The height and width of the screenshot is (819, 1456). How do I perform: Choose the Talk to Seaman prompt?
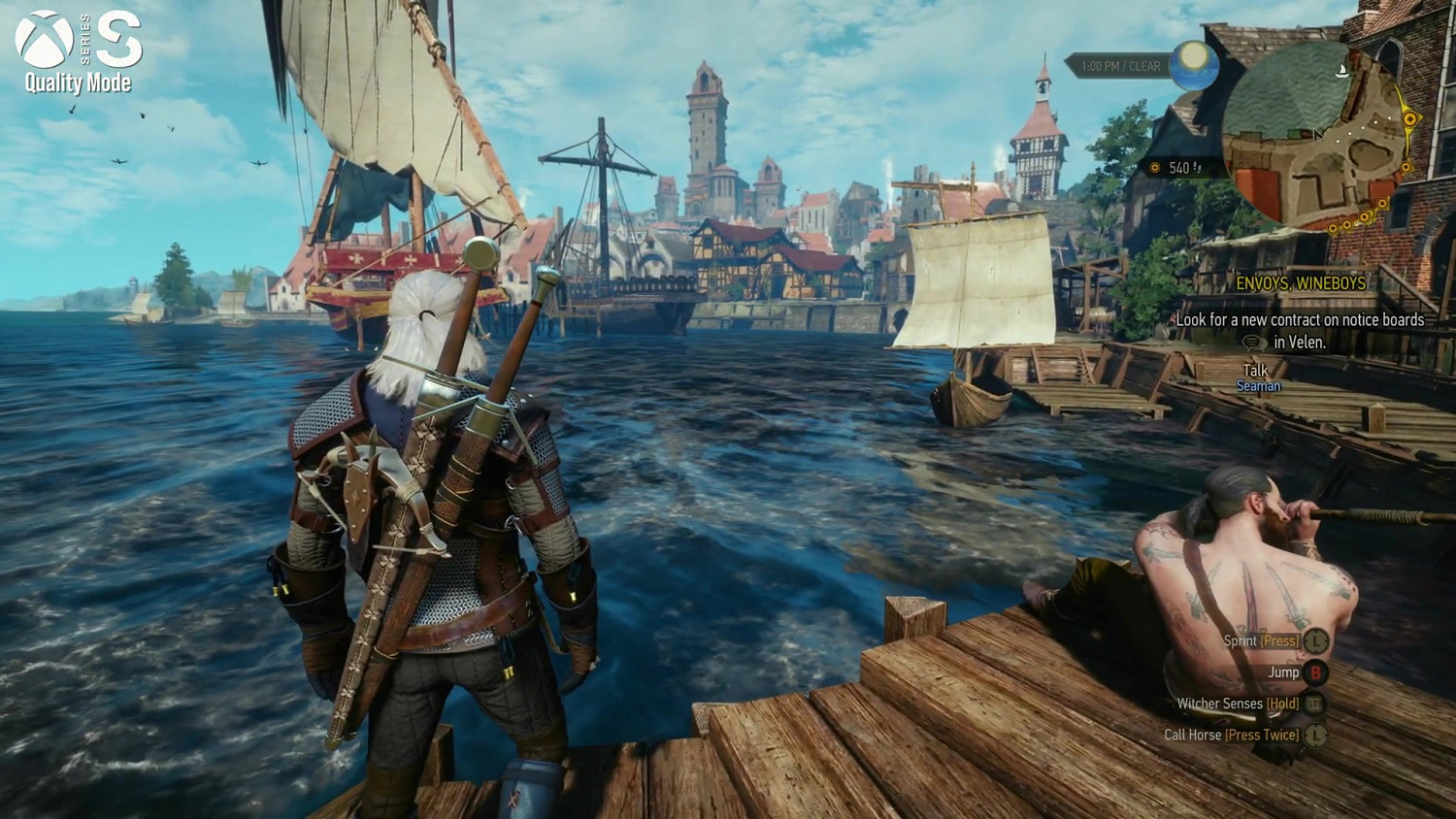[x=1257, y=377]
